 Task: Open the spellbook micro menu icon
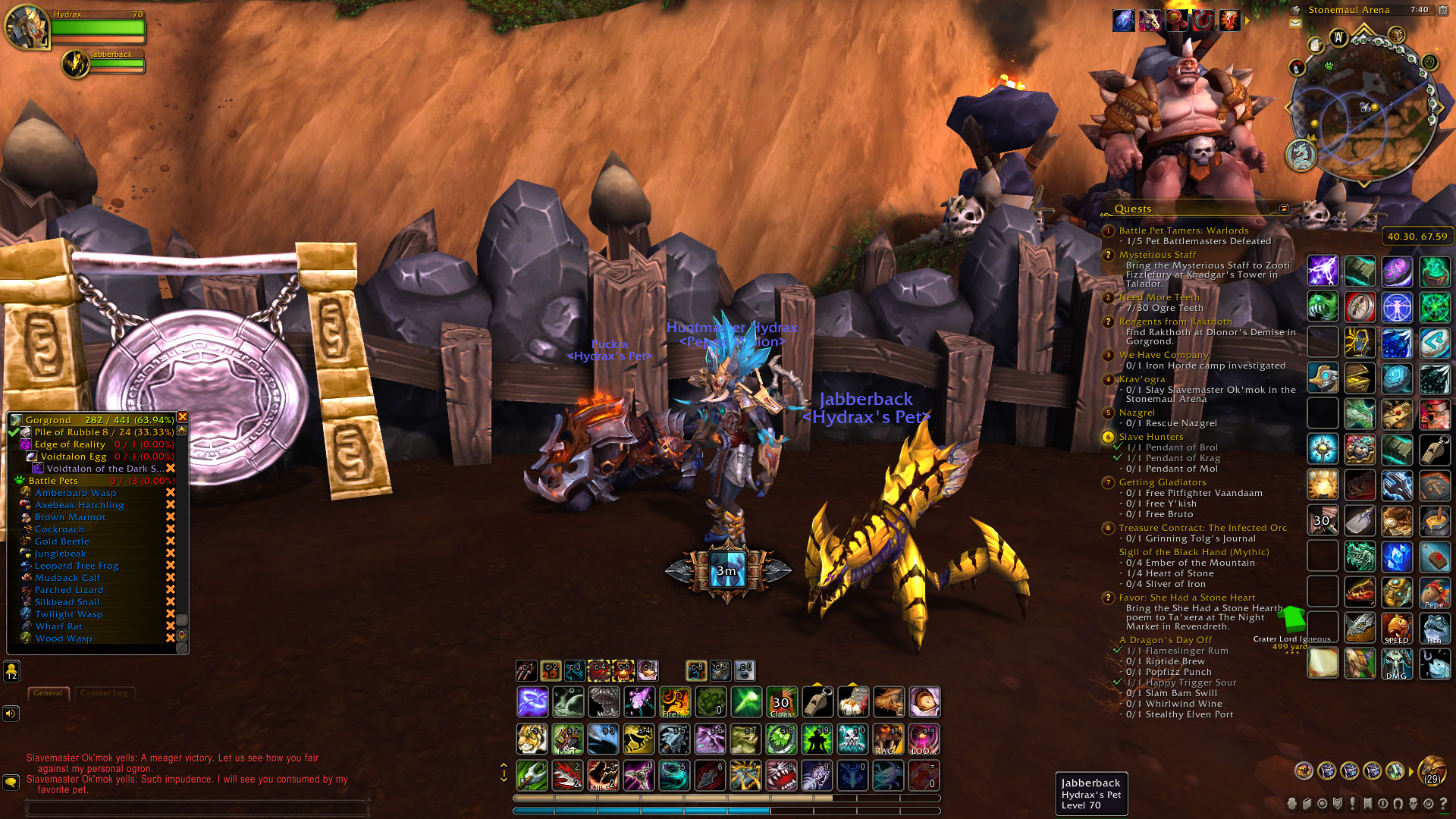click(1307, 805)
